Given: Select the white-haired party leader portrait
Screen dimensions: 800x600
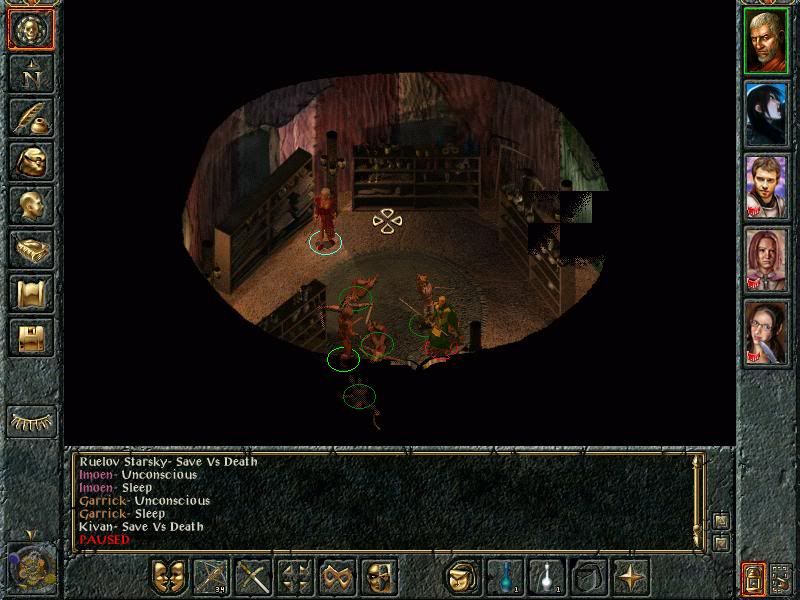Looking at the screenshot, I should (767, 40).
